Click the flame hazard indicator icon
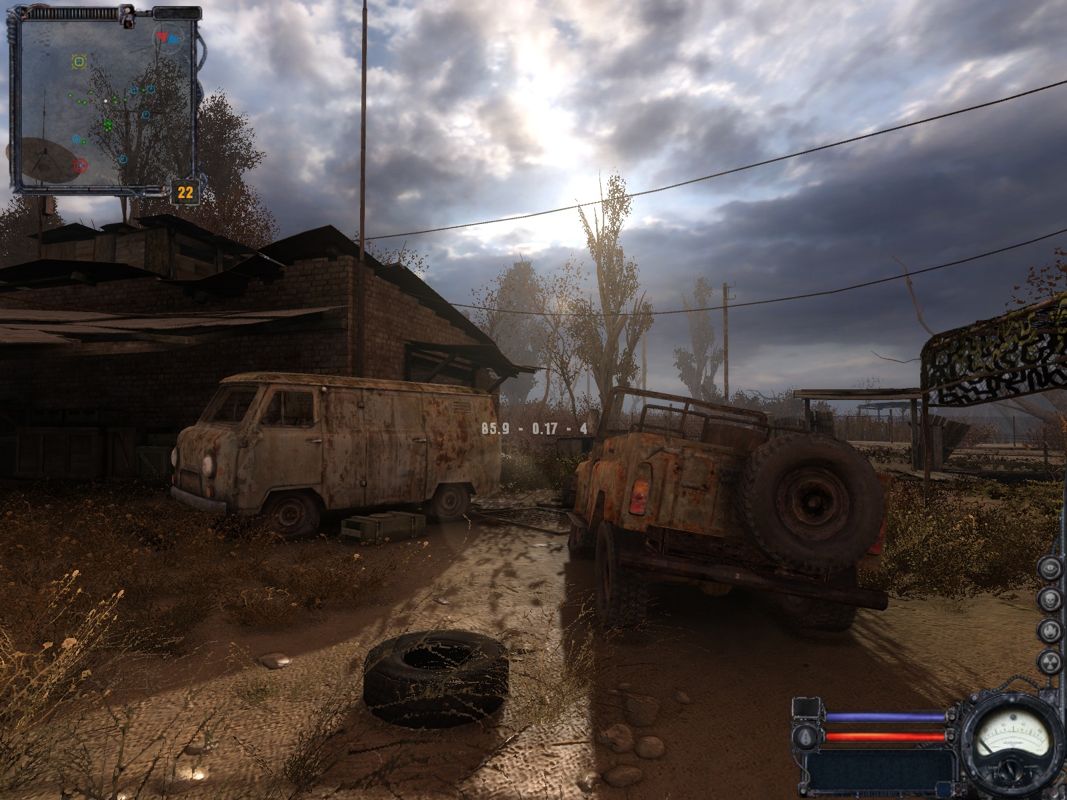The height and width of the screenshot is (800, 1067). pos(1049,630)
